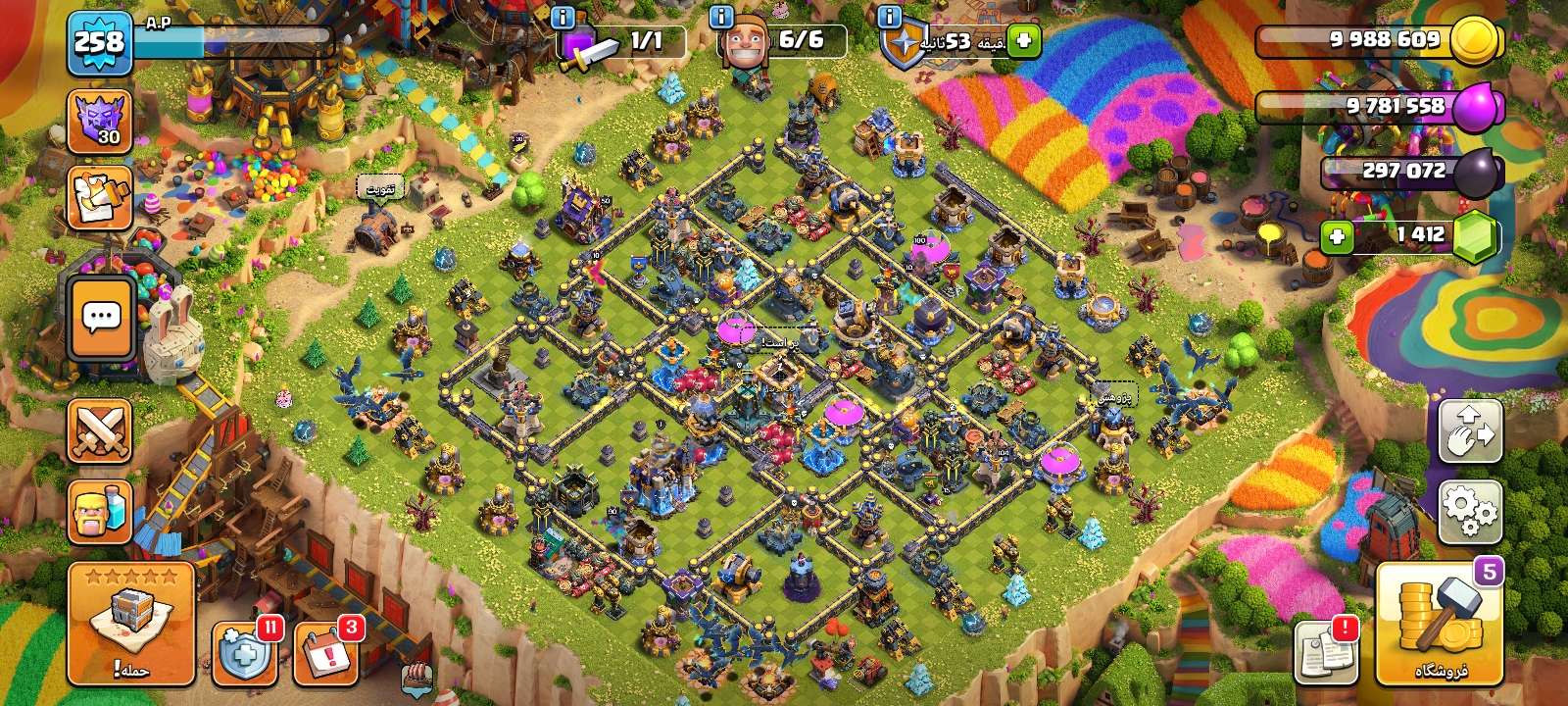The height and width of the screenshot is (706, 1568).
Task: Open the Shop with hammer and coins
Action: [1440, 625]
